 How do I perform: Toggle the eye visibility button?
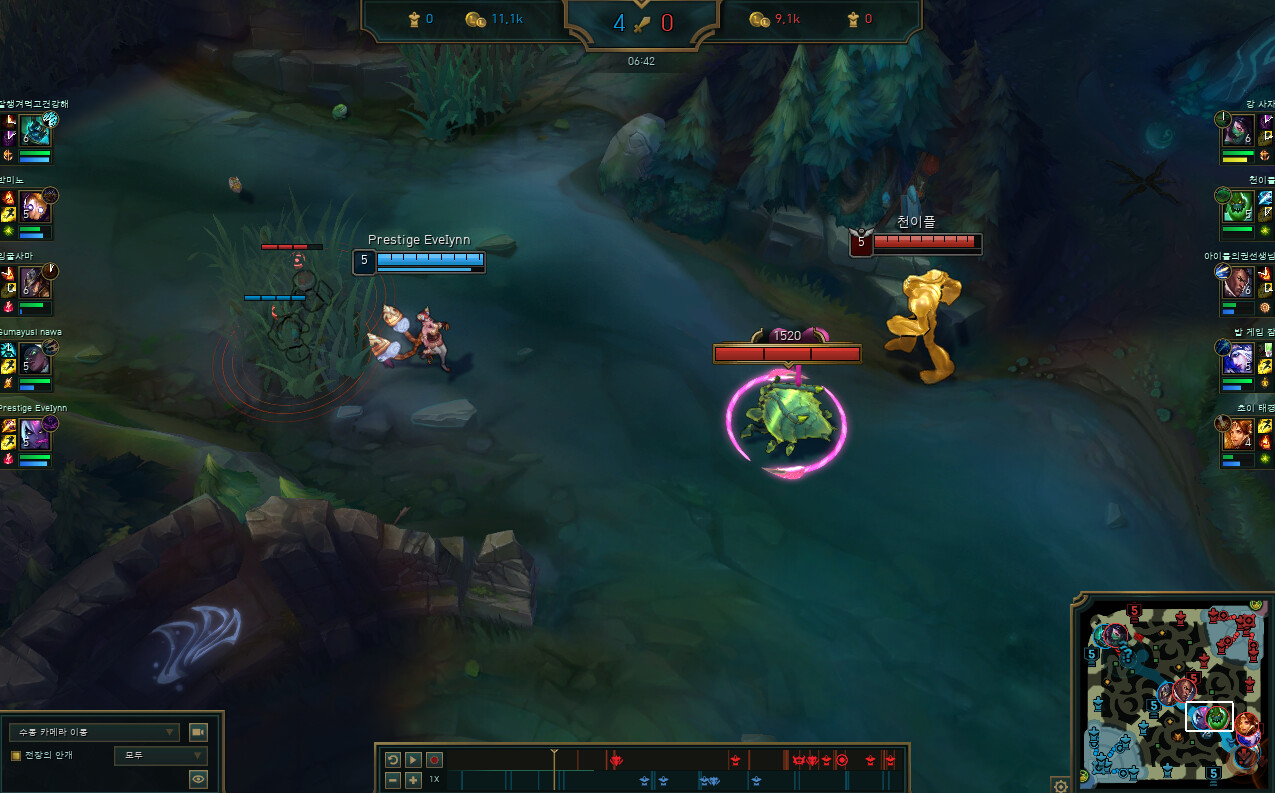tap(198, 779)
